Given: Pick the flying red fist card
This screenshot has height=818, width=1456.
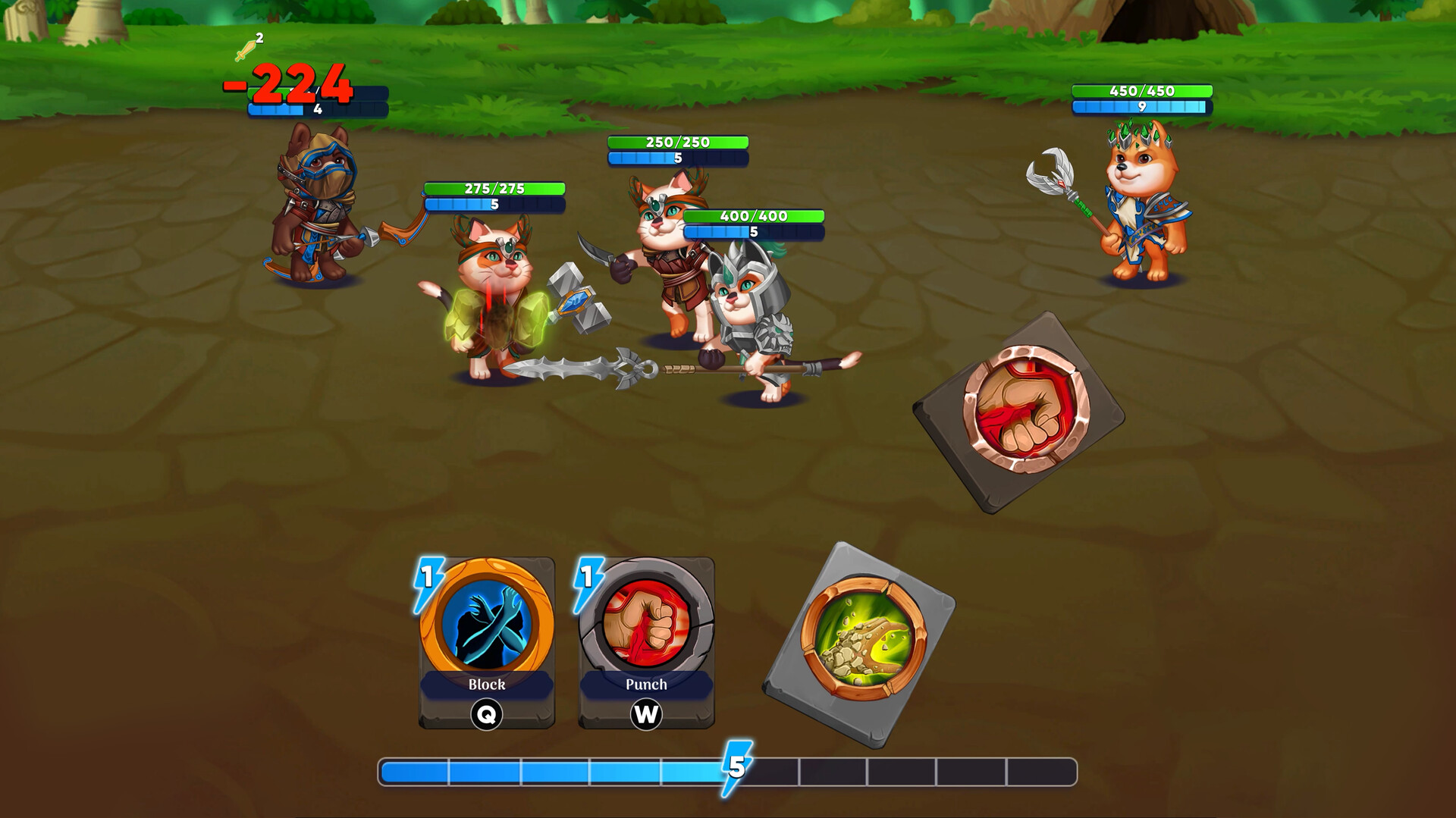Looking at the screenshot, I should [1020, 412].
